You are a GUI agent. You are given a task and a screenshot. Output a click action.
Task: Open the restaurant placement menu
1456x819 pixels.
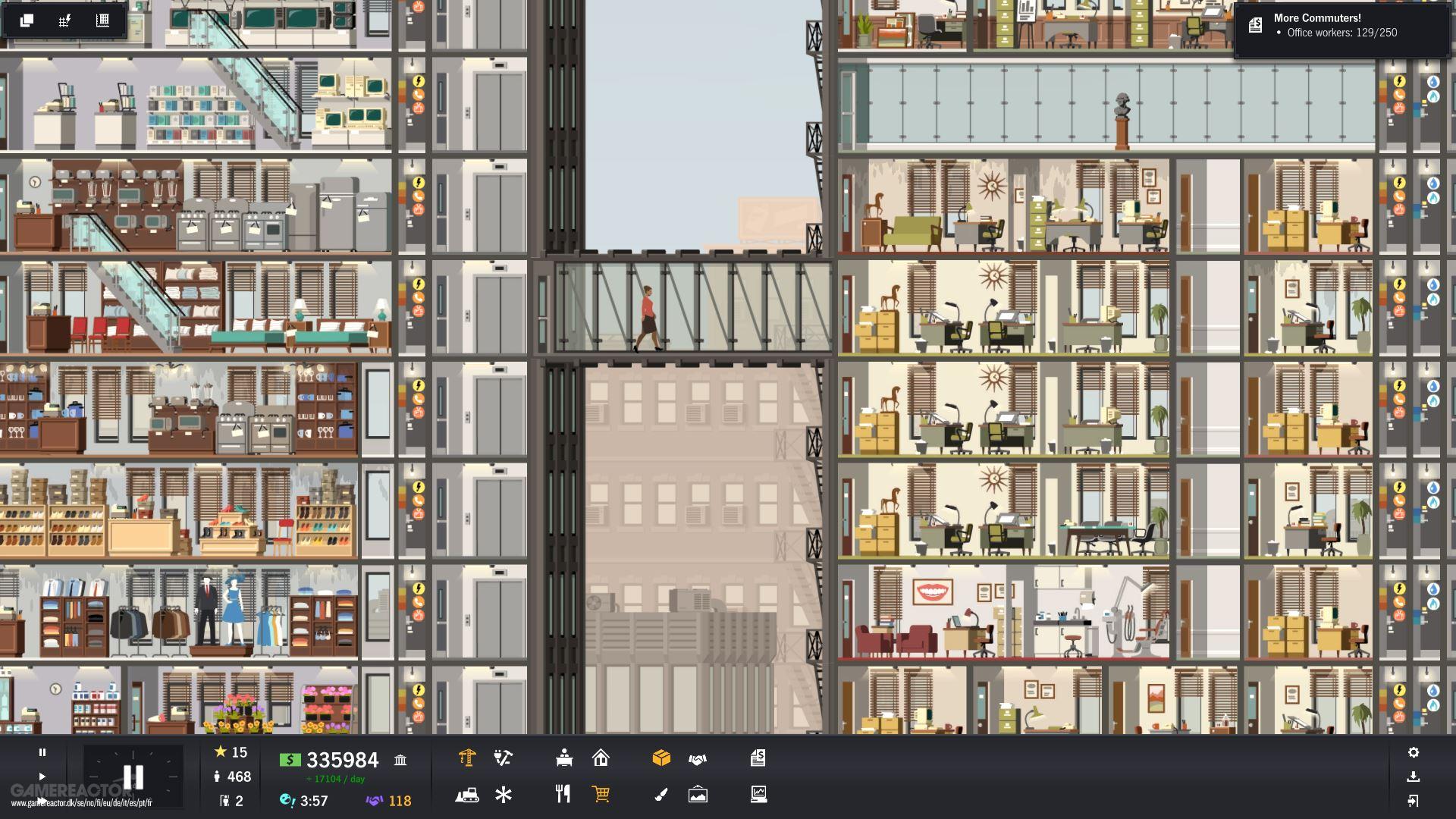point(563,795)
